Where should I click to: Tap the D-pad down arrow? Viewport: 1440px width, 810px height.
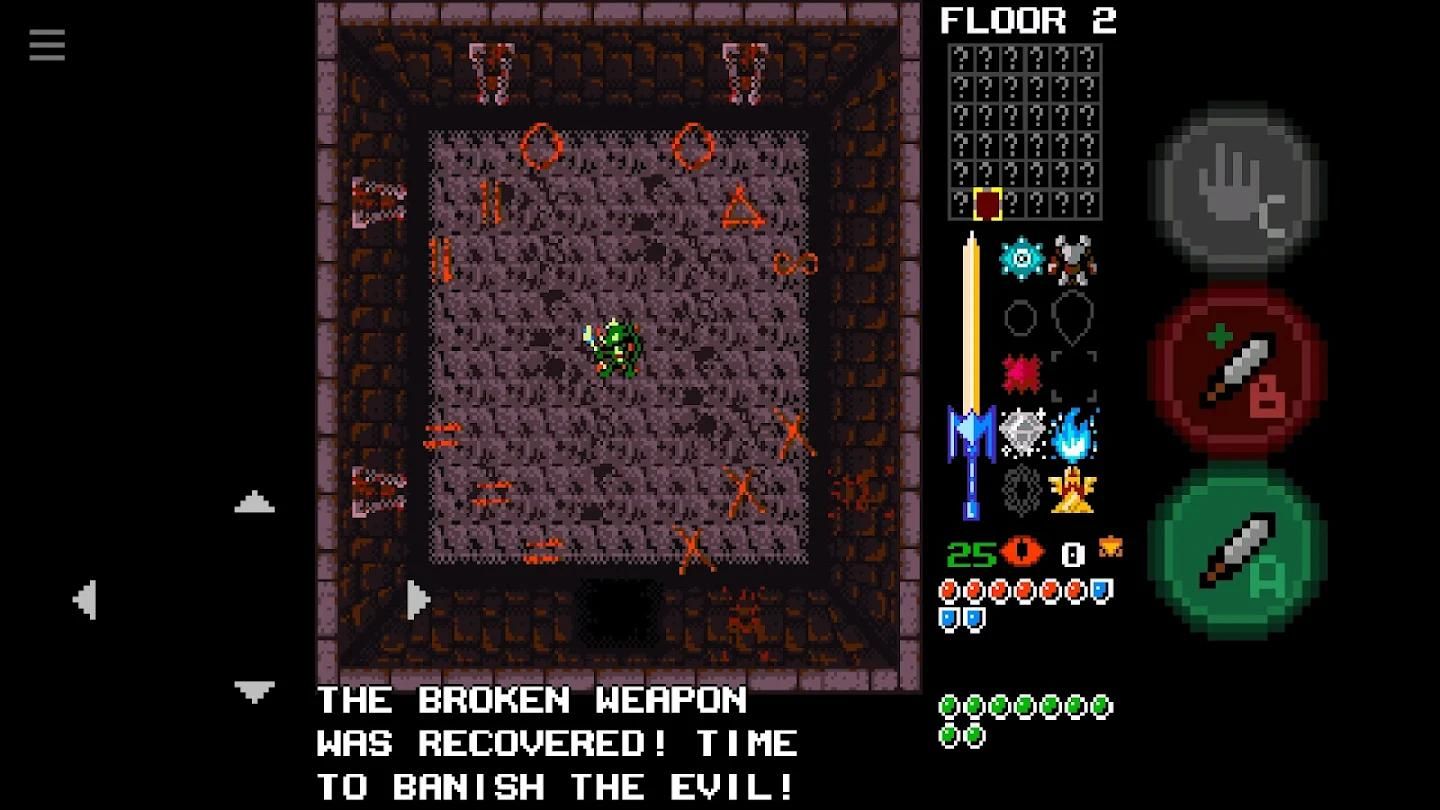point(254,690)
